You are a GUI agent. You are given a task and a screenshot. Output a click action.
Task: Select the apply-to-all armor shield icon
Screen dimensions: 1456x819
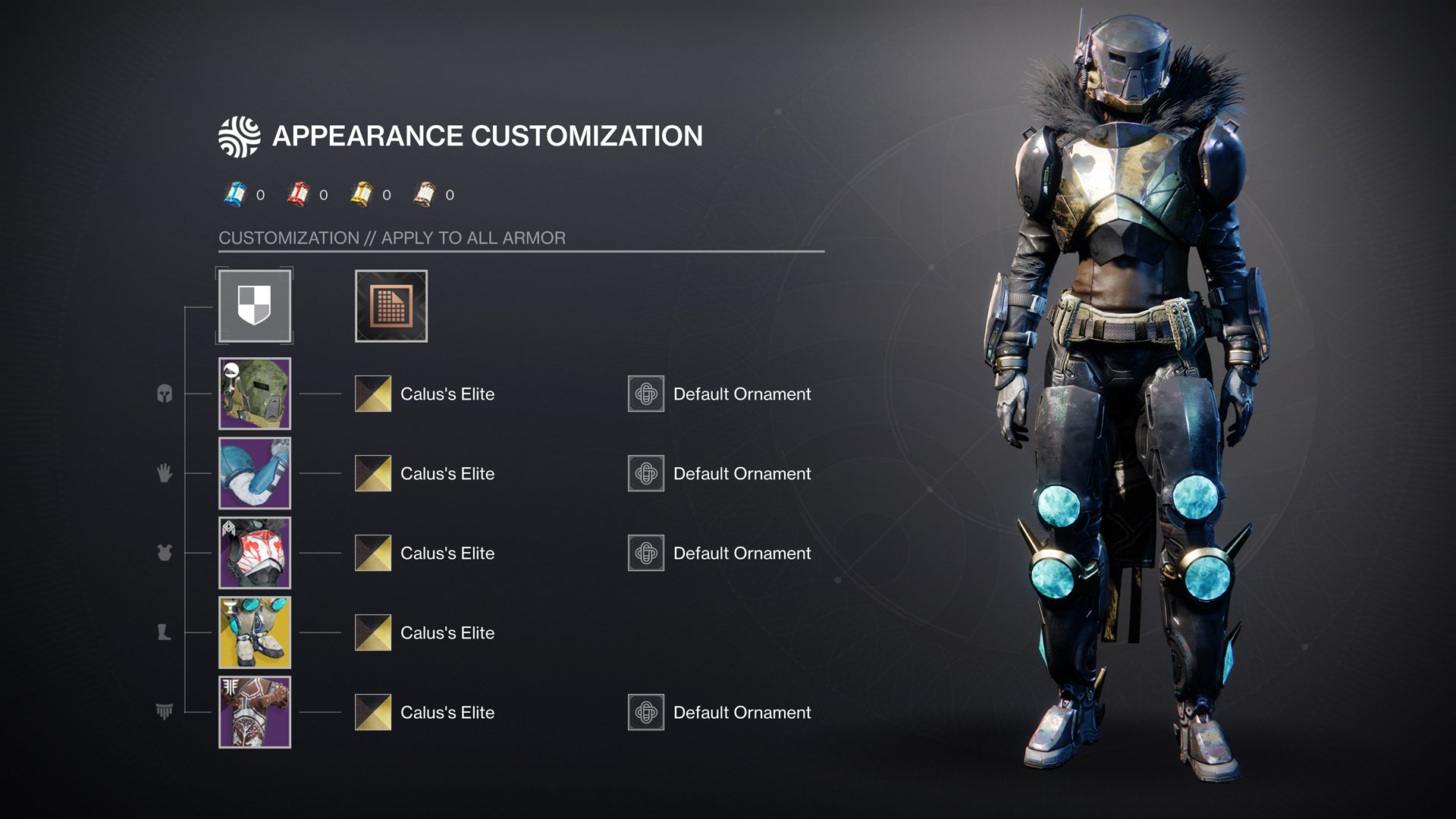click(254, 306)
